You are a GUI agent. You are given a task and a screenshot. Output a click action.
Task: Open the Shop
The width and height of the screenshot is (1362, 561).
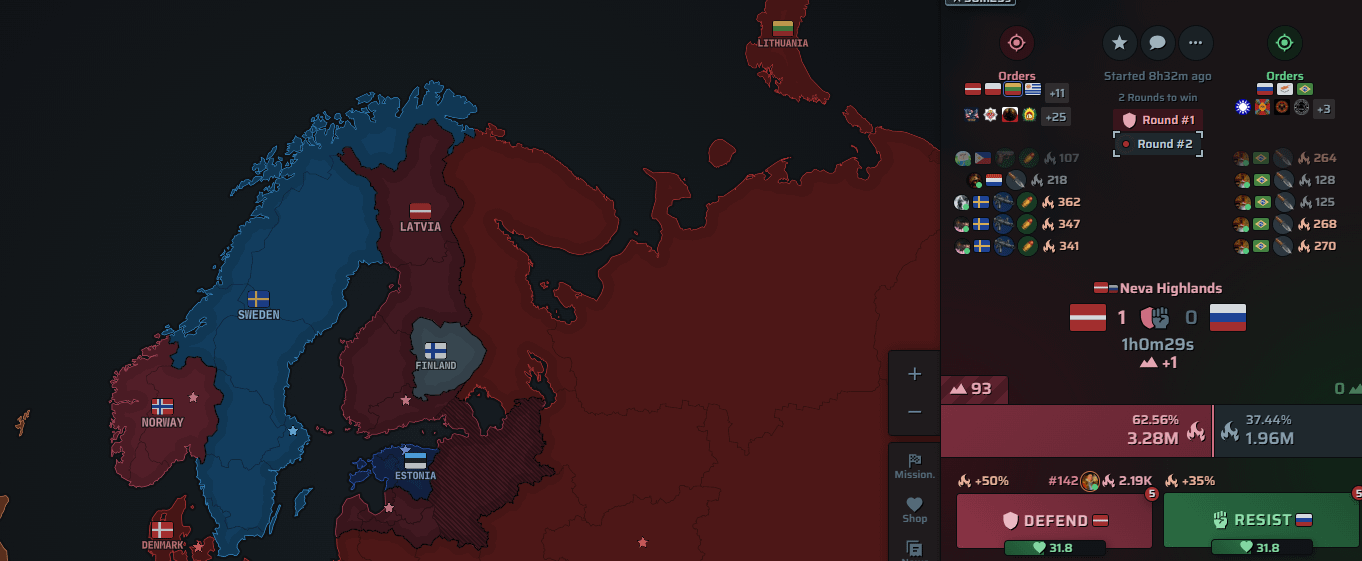click(914, 510)
